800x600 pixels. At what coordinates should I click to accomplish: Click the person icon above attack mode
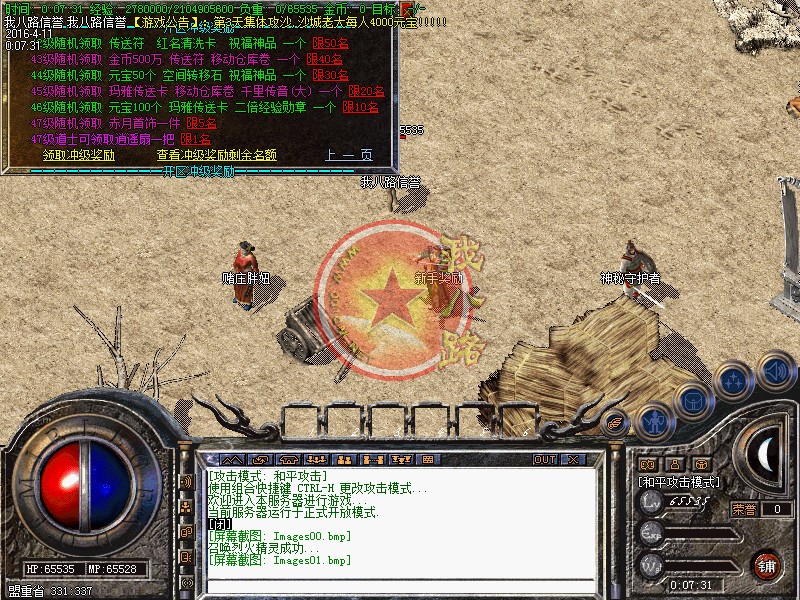[675, 464]
